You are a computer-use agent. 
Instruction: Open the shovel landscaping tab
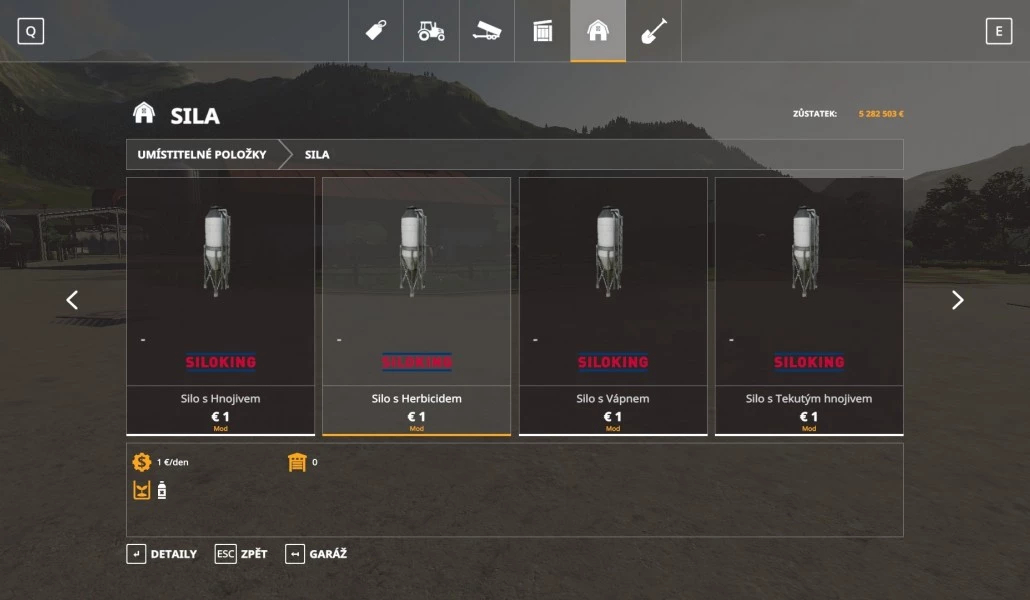click(x=653, y=31)
